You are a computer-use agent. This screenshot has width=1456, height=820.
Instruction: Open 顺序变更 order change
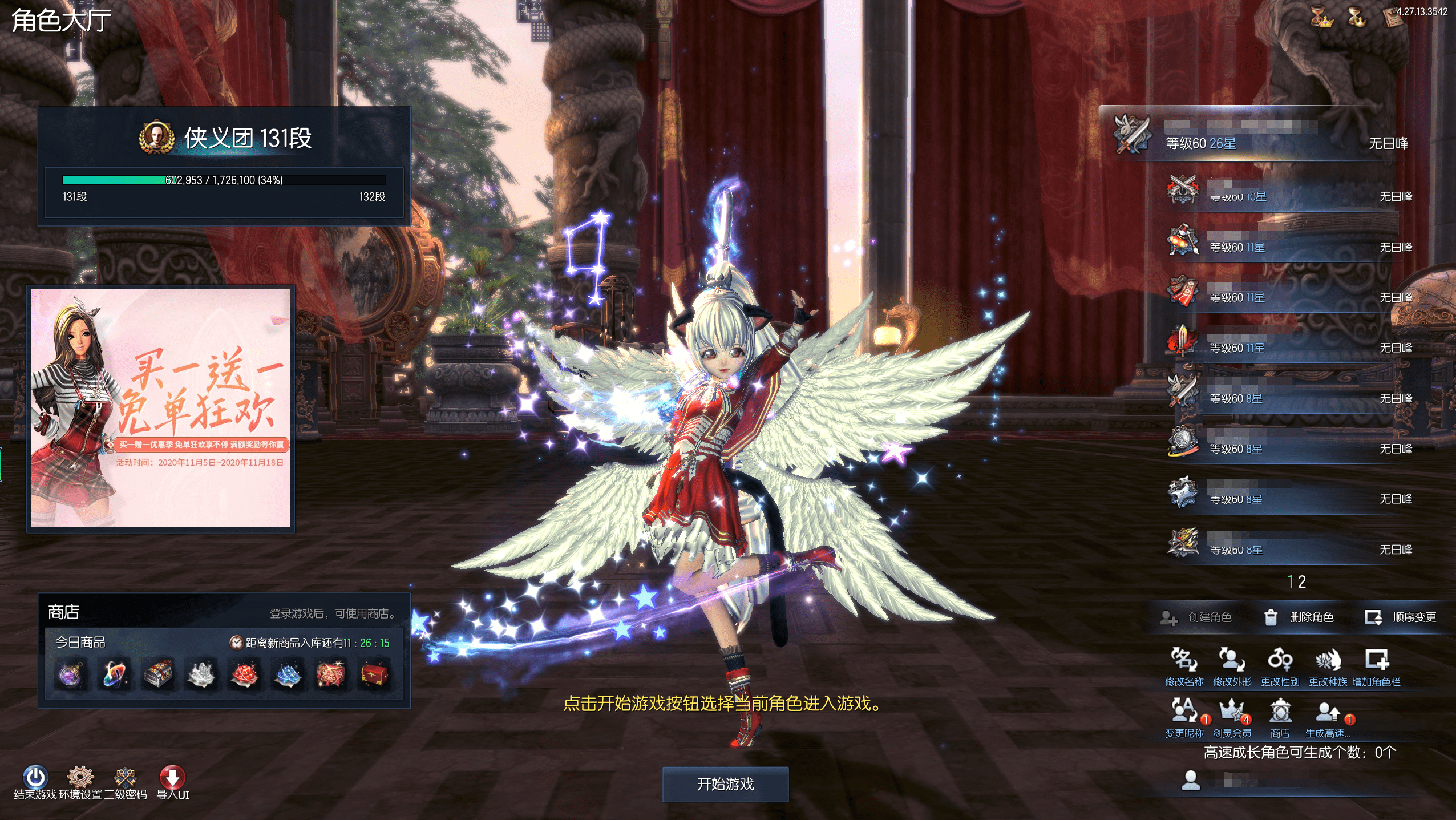coord(1401,617)
